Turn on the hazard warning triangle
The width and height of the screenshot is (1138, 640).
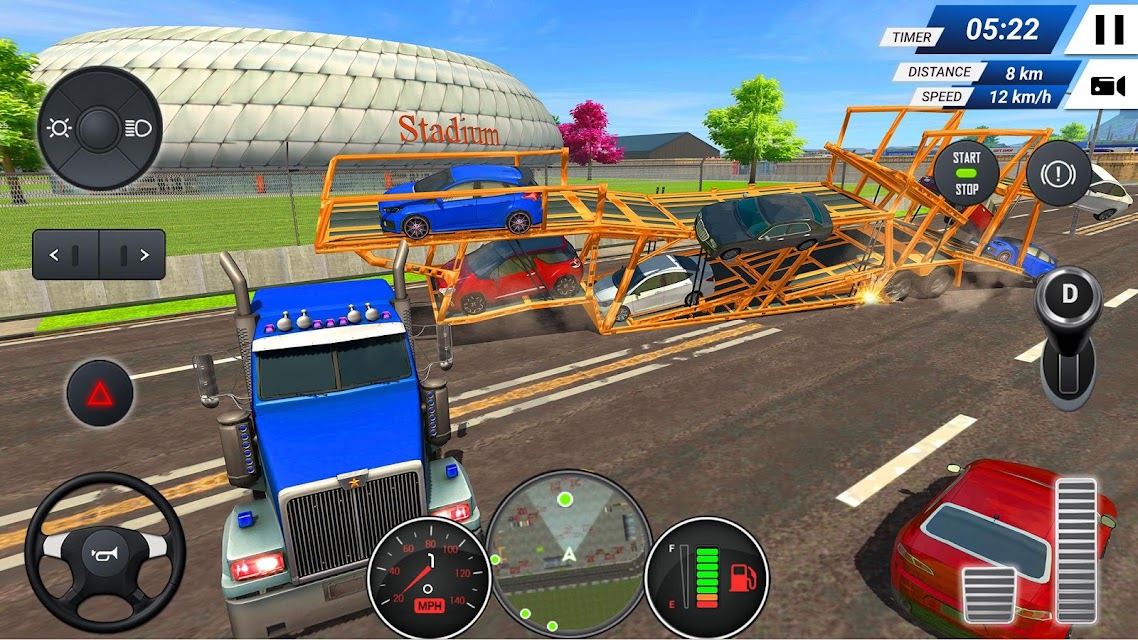pos(100,394)
